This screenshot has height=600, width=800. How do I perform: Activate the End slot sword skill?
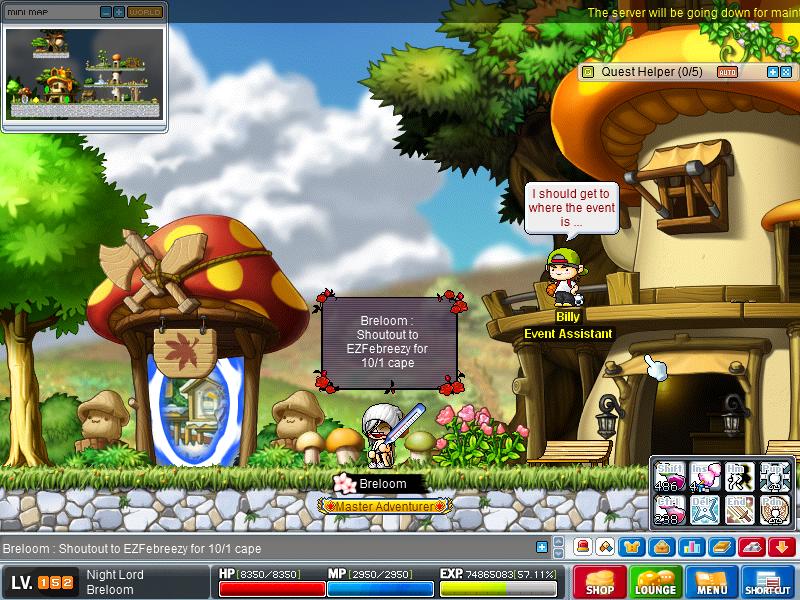click(x=741, y=509)
